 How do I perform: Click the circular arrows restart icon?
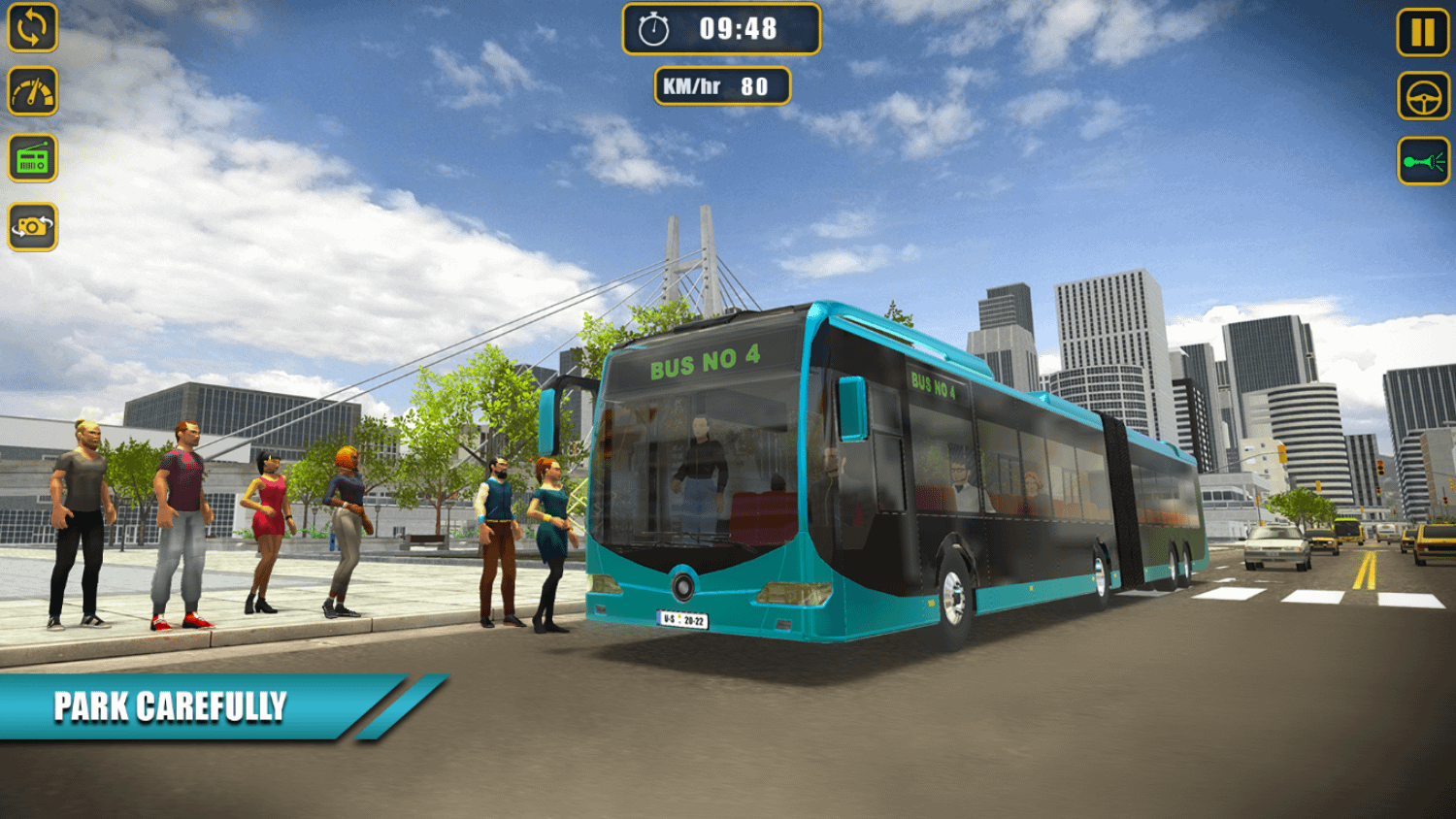(32, 27)
